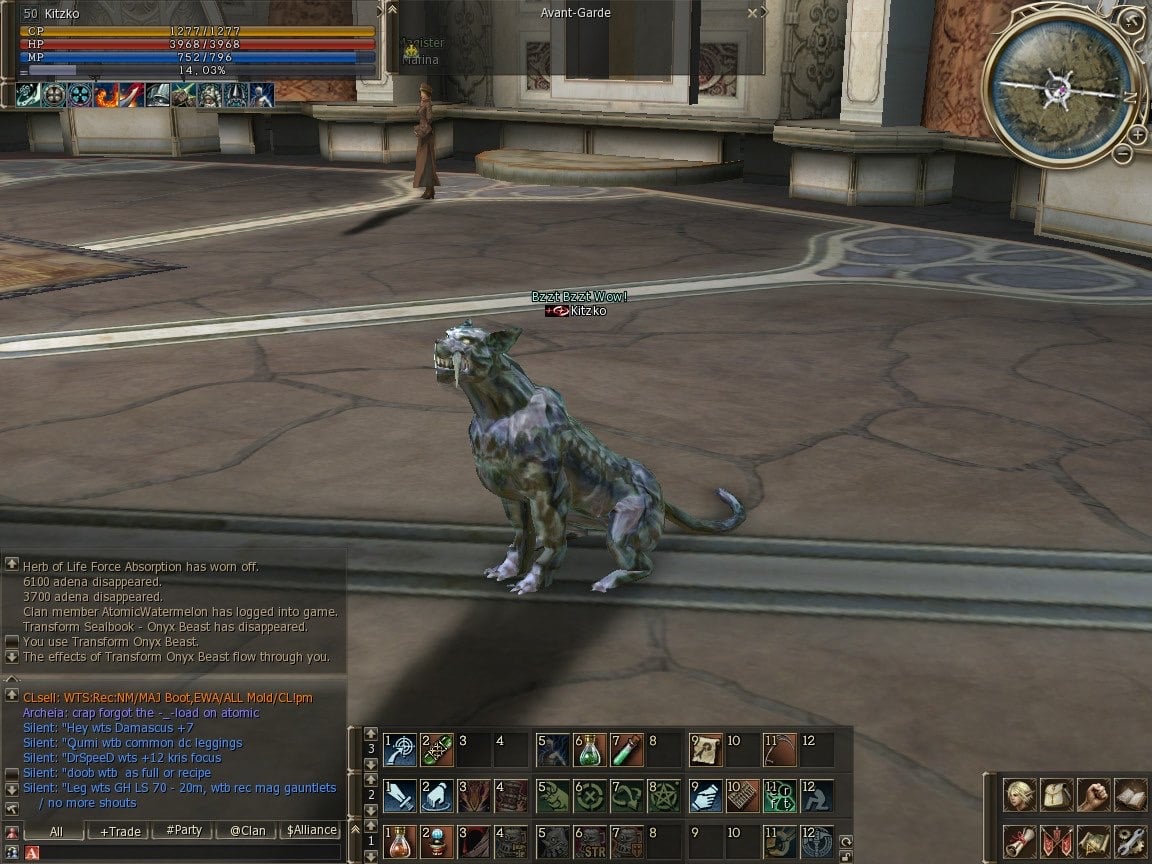Open the world map scroll
1152x864 pixels.
tap(1094, 840)
